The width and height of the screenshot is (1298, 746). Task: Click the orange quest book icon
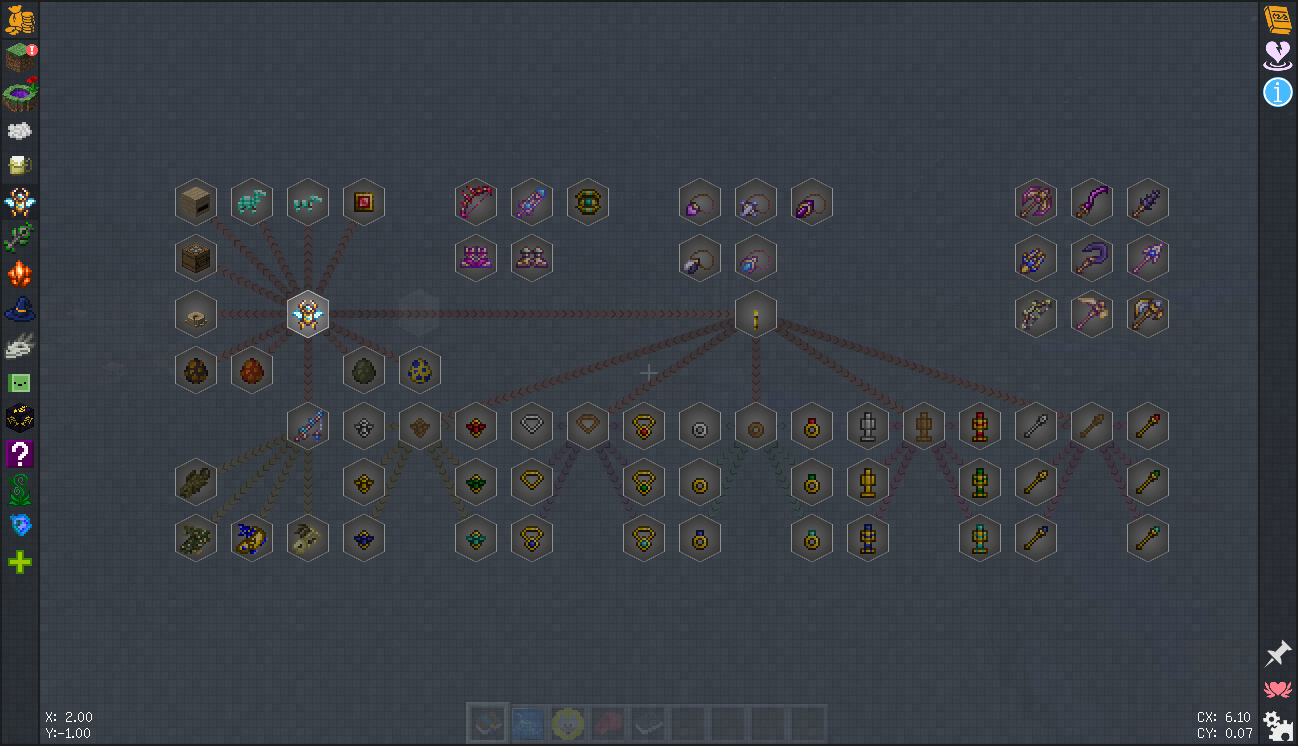1278,19
